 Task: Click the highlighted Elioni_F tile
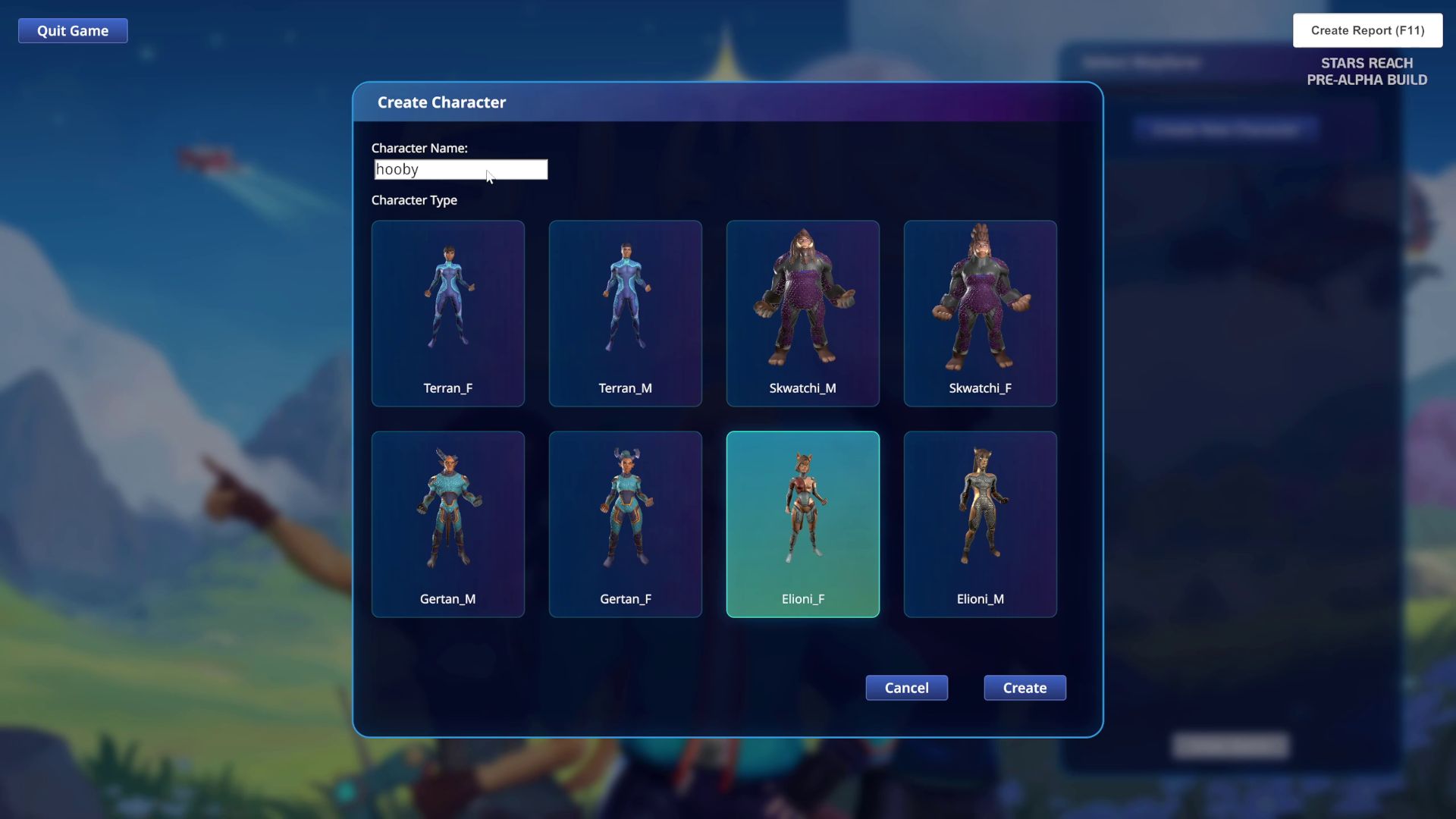pyautogui.click(x=802, y=524)
